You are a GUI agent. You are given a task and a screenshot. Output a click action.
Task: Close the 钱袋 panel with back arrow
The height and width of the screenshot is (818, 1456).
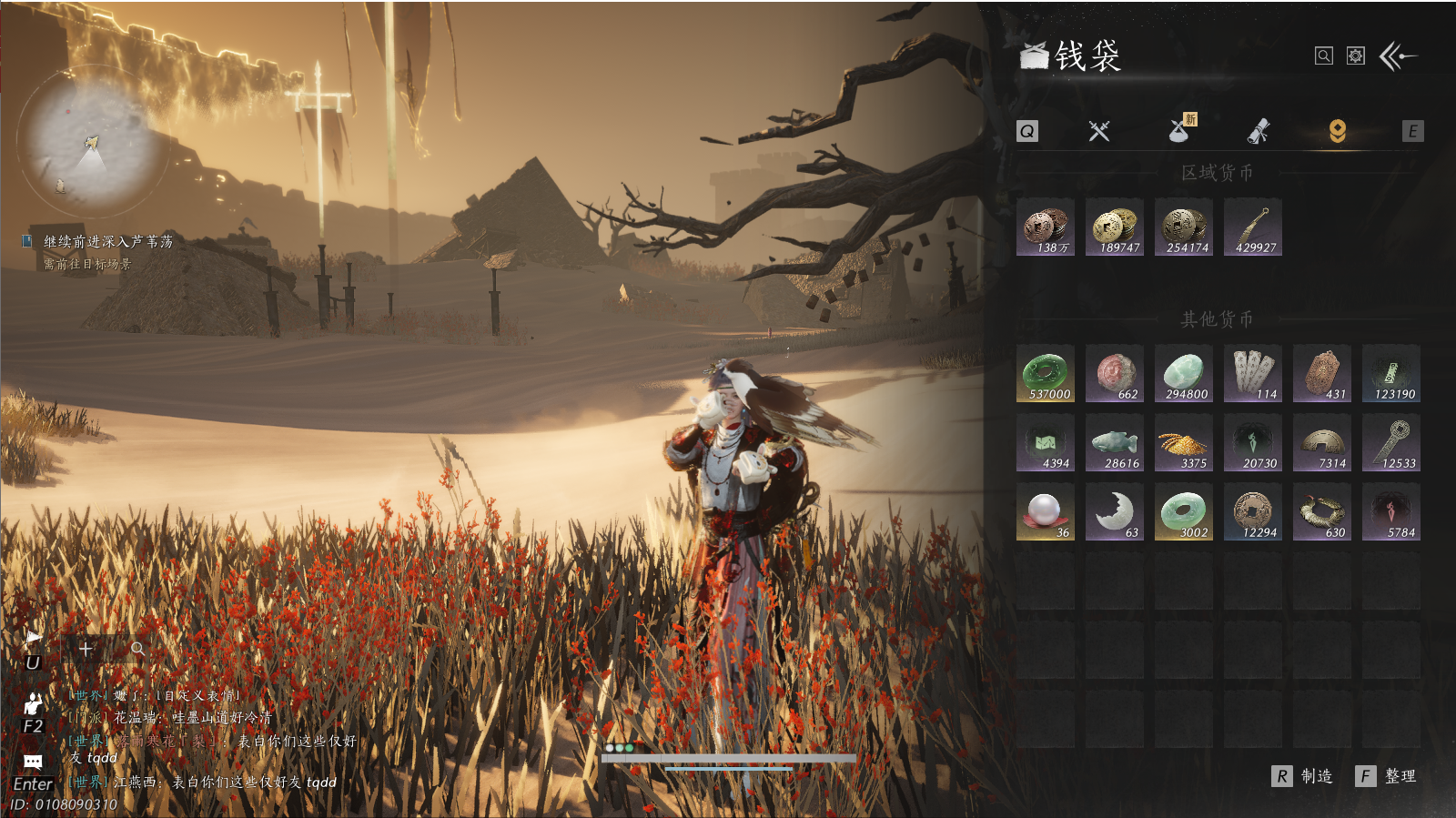(x=1398, y=56)
